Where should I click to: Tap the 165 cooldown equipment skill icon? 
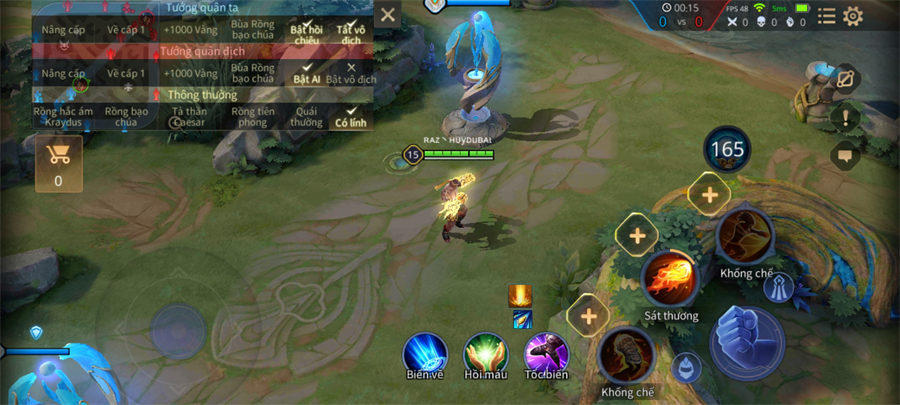727,150
